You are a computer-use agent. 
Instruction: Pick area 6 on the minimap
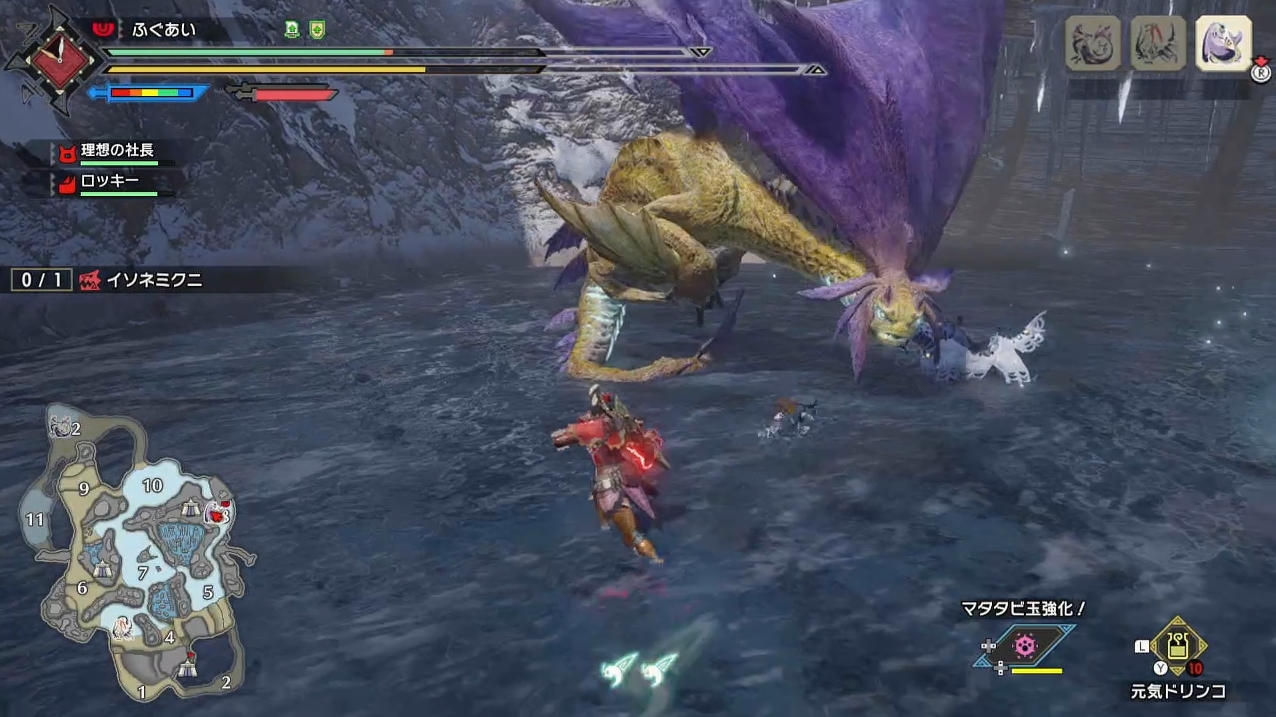(x=82, y=588)
